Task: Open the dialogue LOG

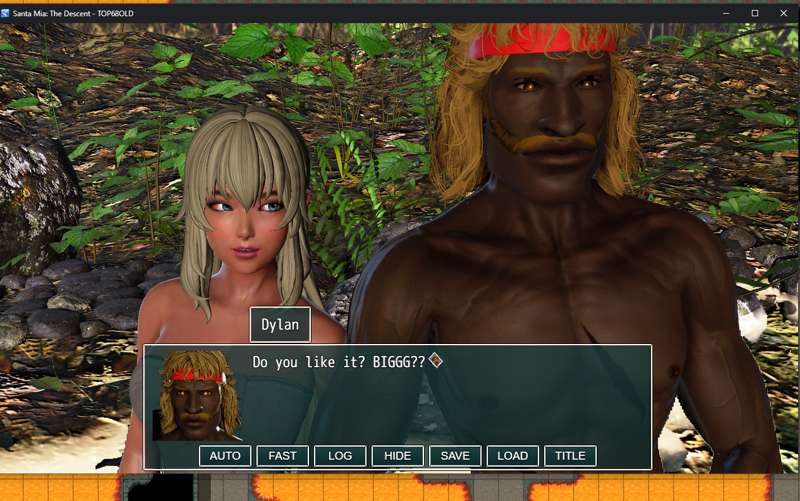Action: (x=340, y=456)
